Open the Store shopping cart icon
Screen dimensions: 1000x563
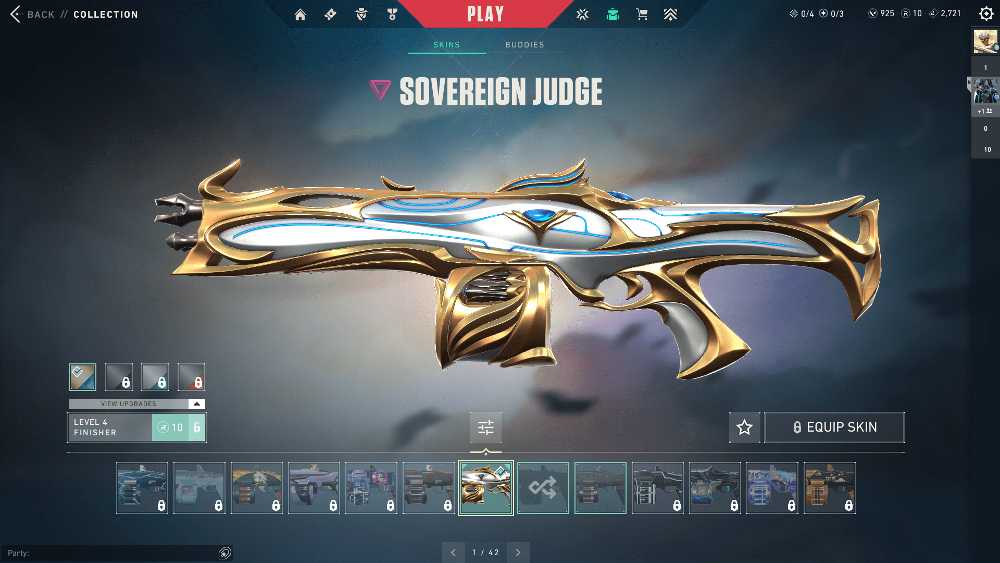click(642, 15)
